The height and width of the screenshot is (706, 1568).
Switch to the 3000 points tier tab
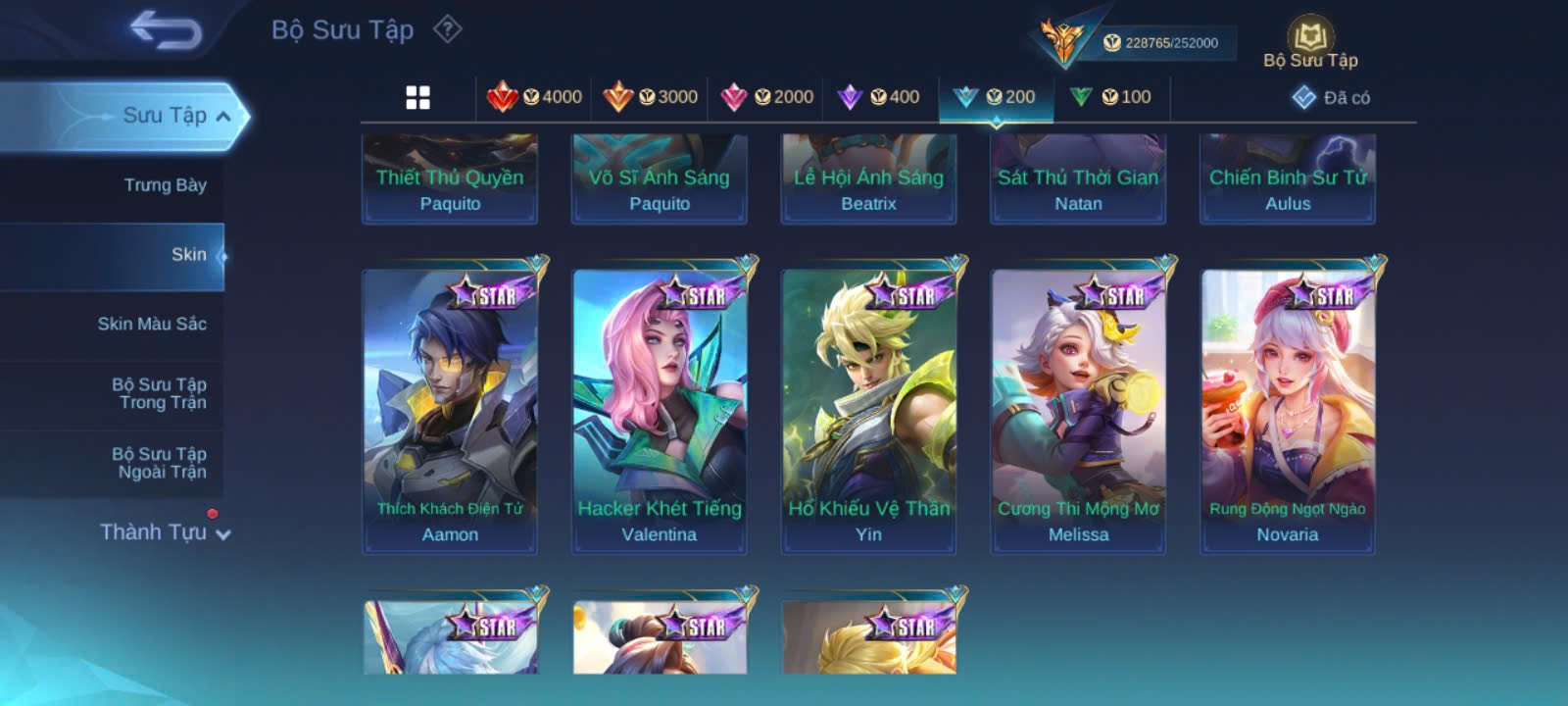click(651, 97)
